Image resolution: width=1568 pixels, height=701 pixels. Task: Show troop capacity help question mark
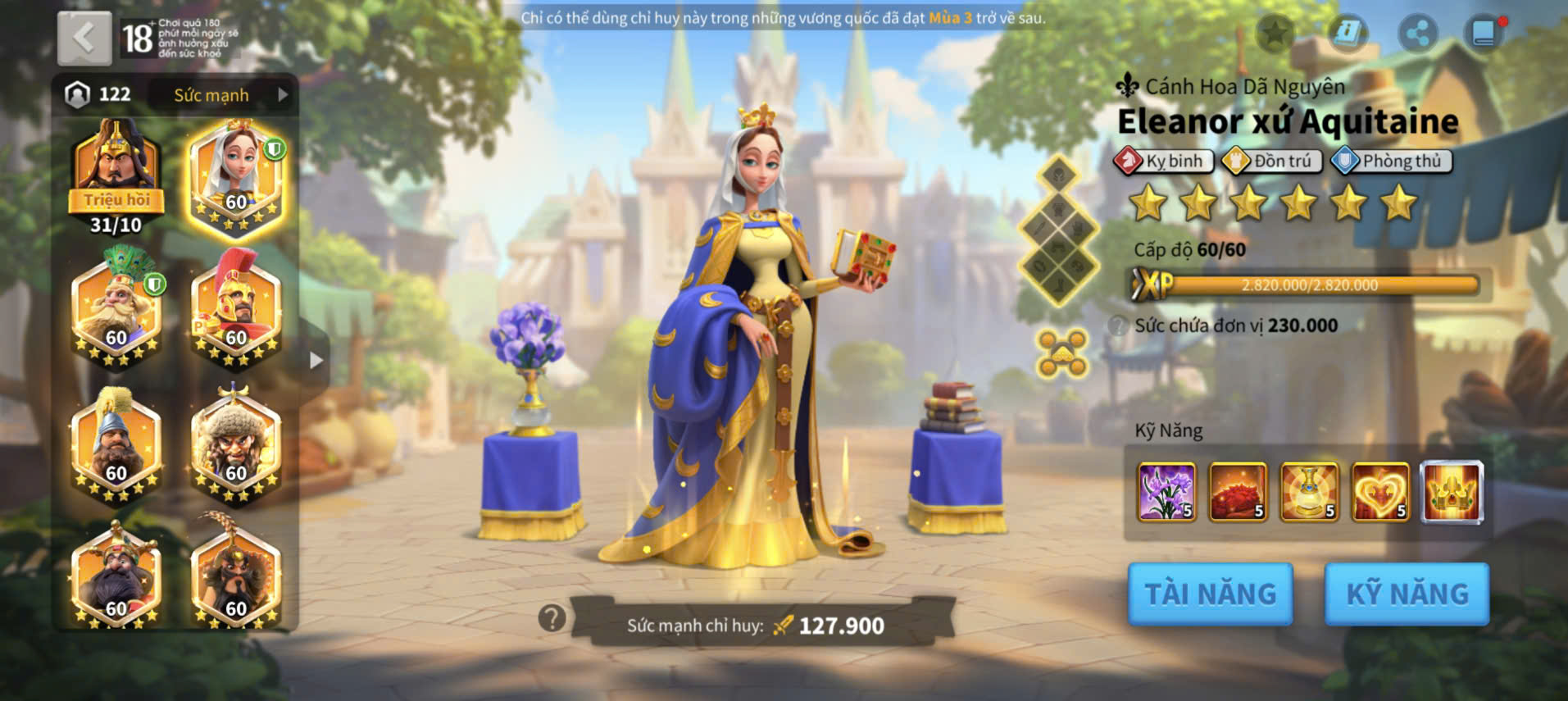[1117, 325]
